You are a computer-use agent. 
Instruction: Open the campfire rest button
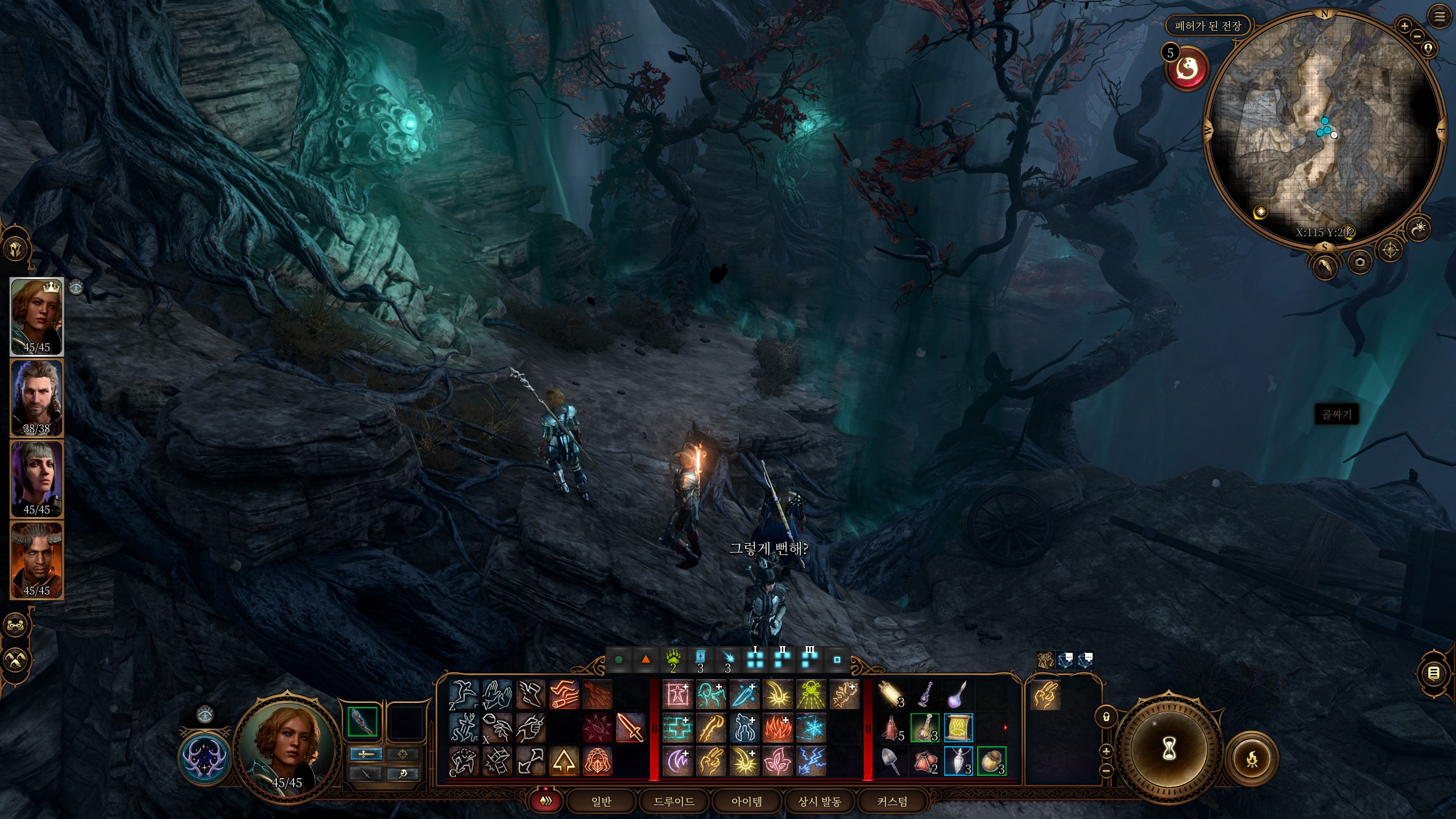click(1252, 758)
